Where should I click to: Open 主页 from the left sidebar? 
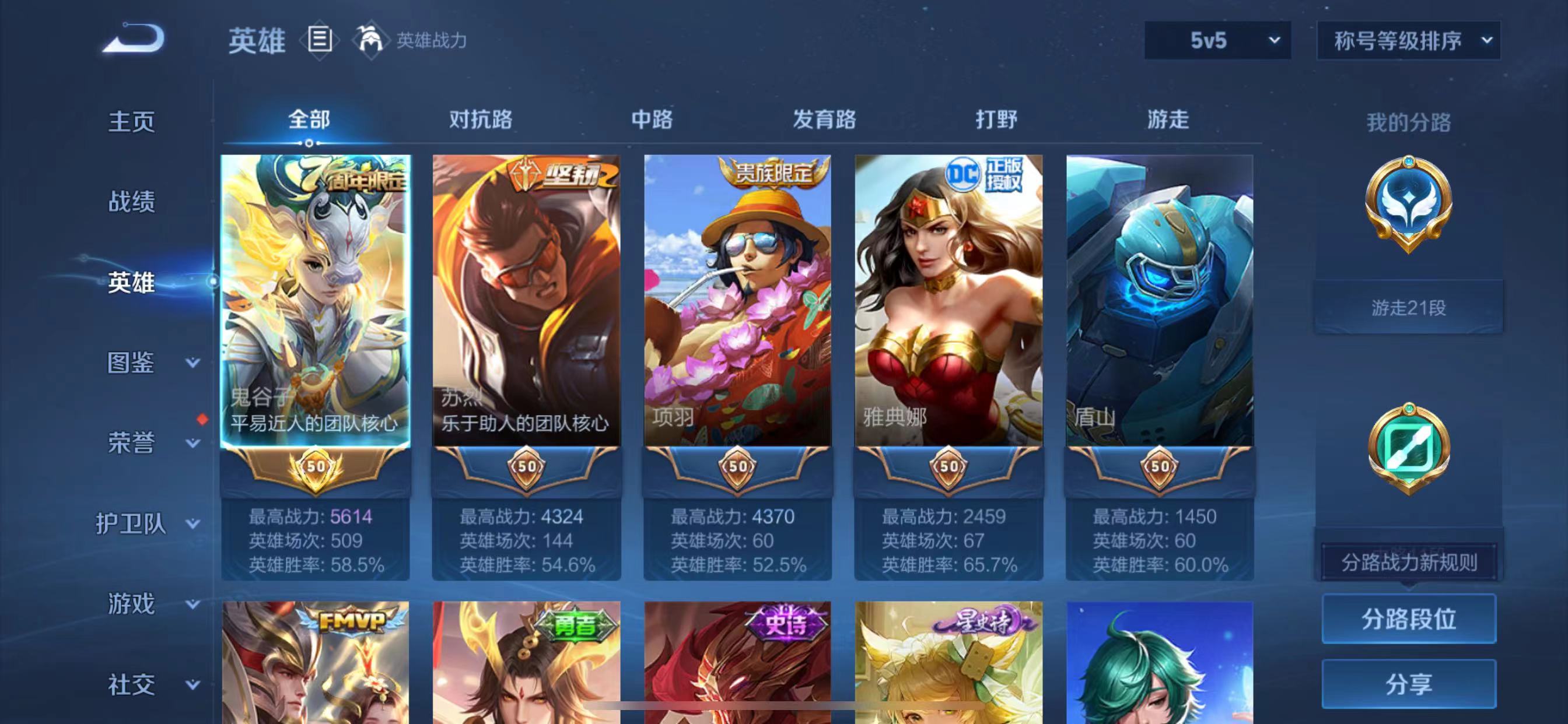click(x=131, y=121)
